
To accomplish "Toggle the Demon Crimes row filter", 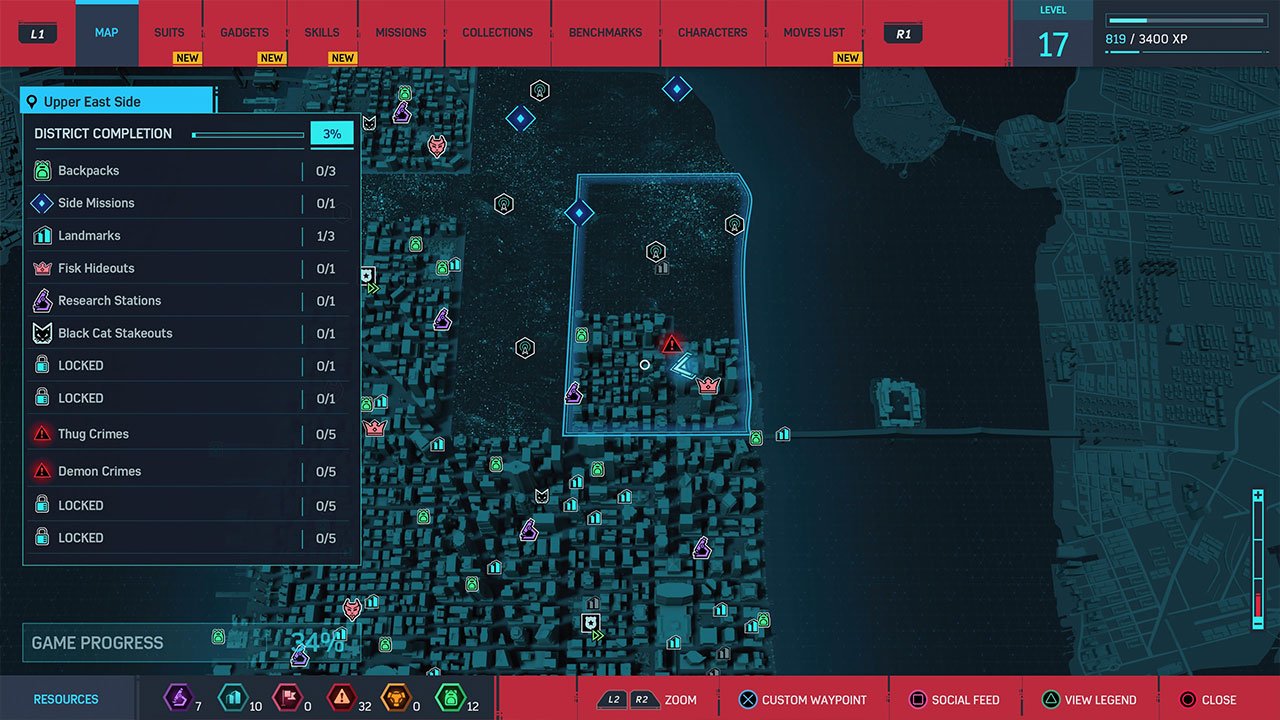I will (190, 471).
